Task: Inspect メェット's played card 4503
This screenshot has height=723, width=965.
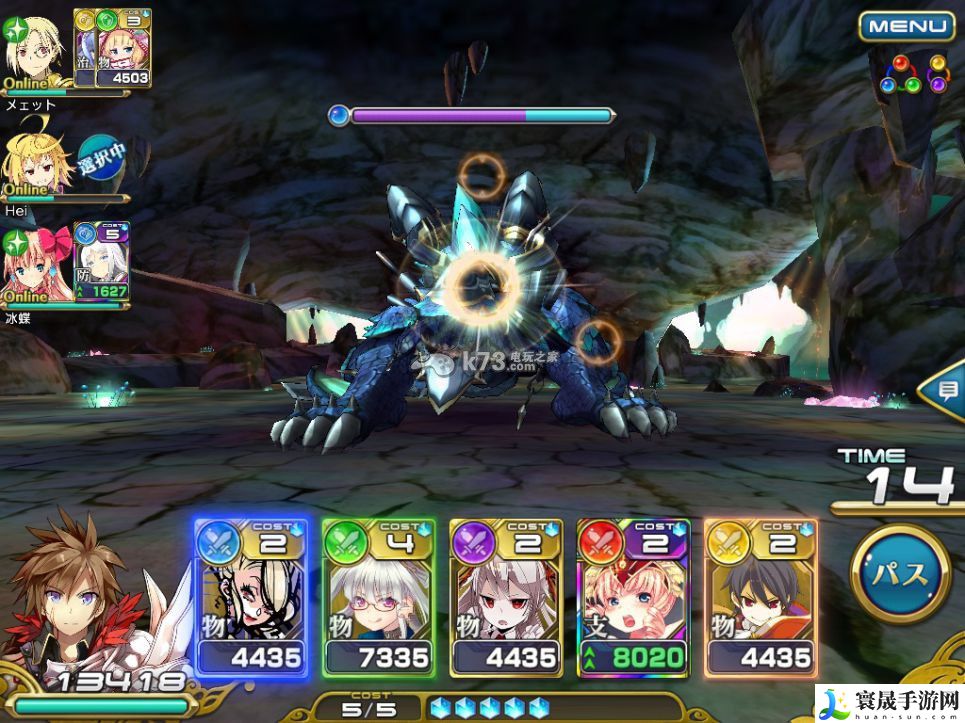Action: pos(122,48)
